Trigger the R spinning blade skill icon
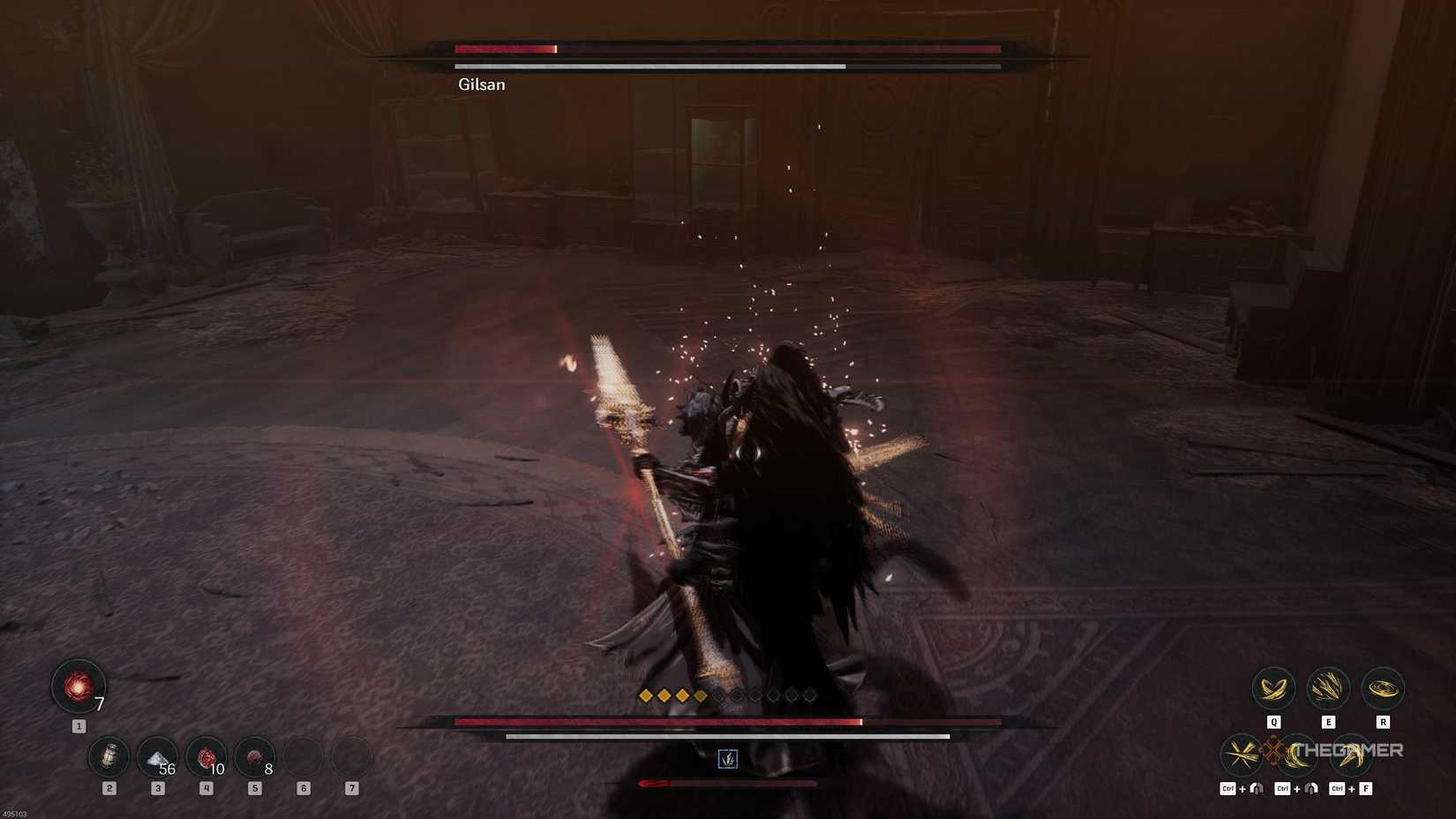1456x819 pixels. point(1384,688)
